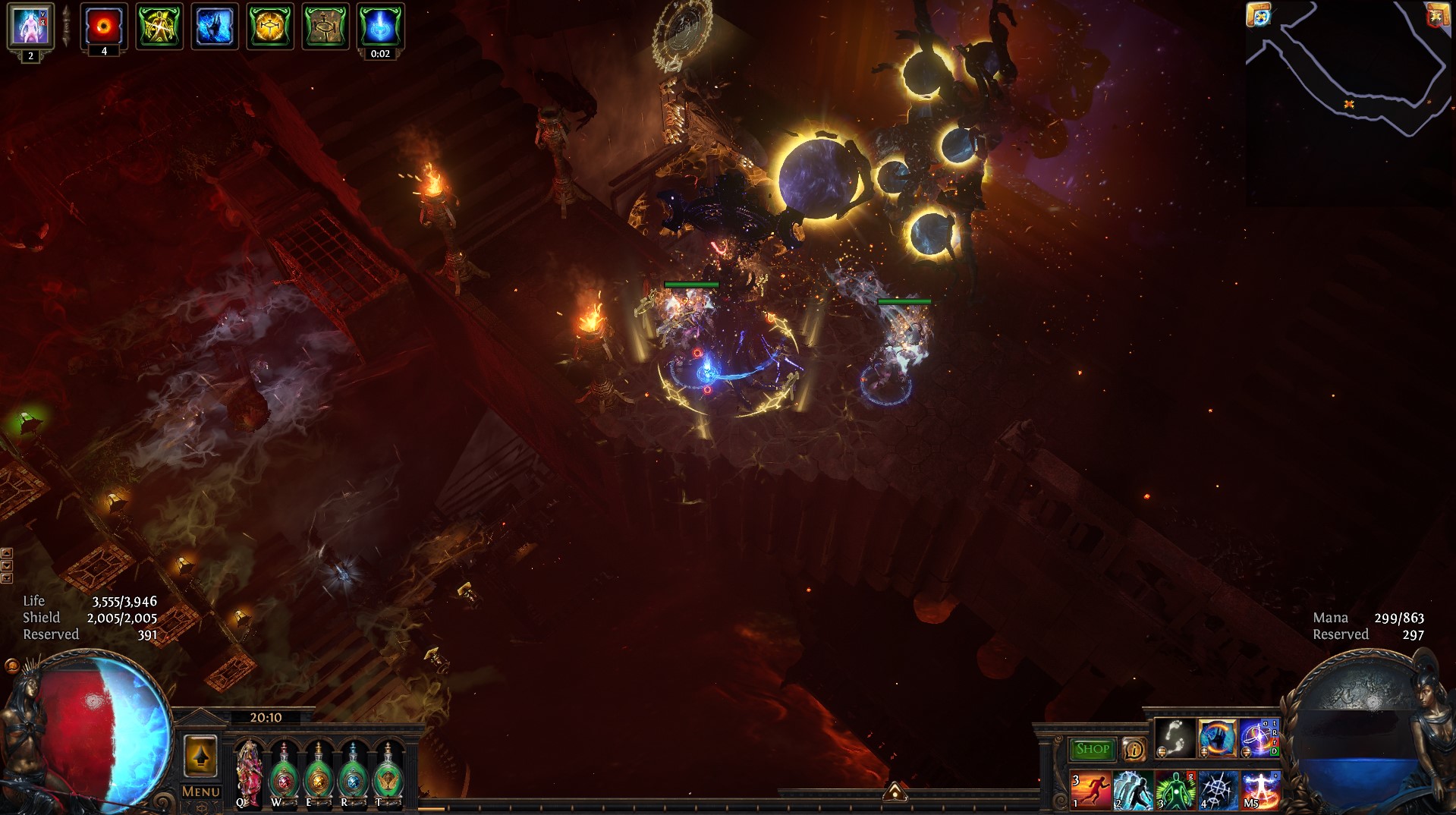Viewport: 1456px width, 815px height.
Task: Select the blue orbiting-rings skill slot
Action: pyautogui.click(x=1259, y=738)
